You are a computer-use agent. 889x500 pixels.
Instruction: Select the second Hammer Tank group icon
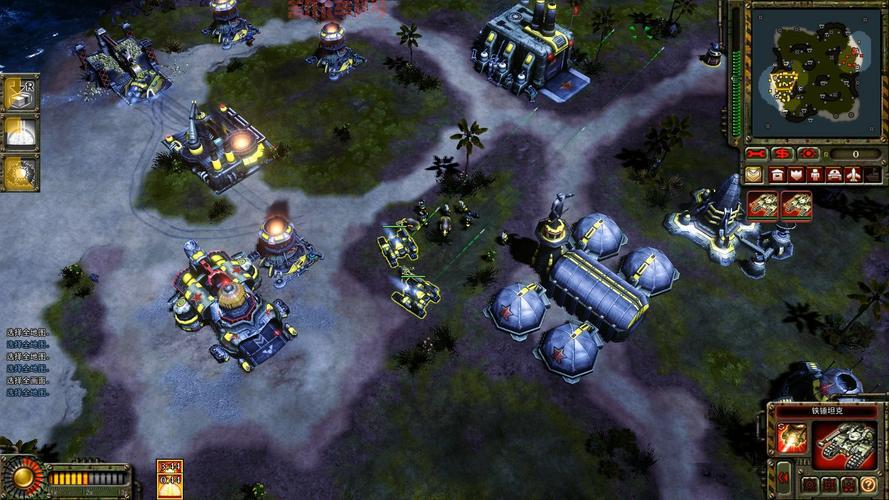tap(796, 205)
